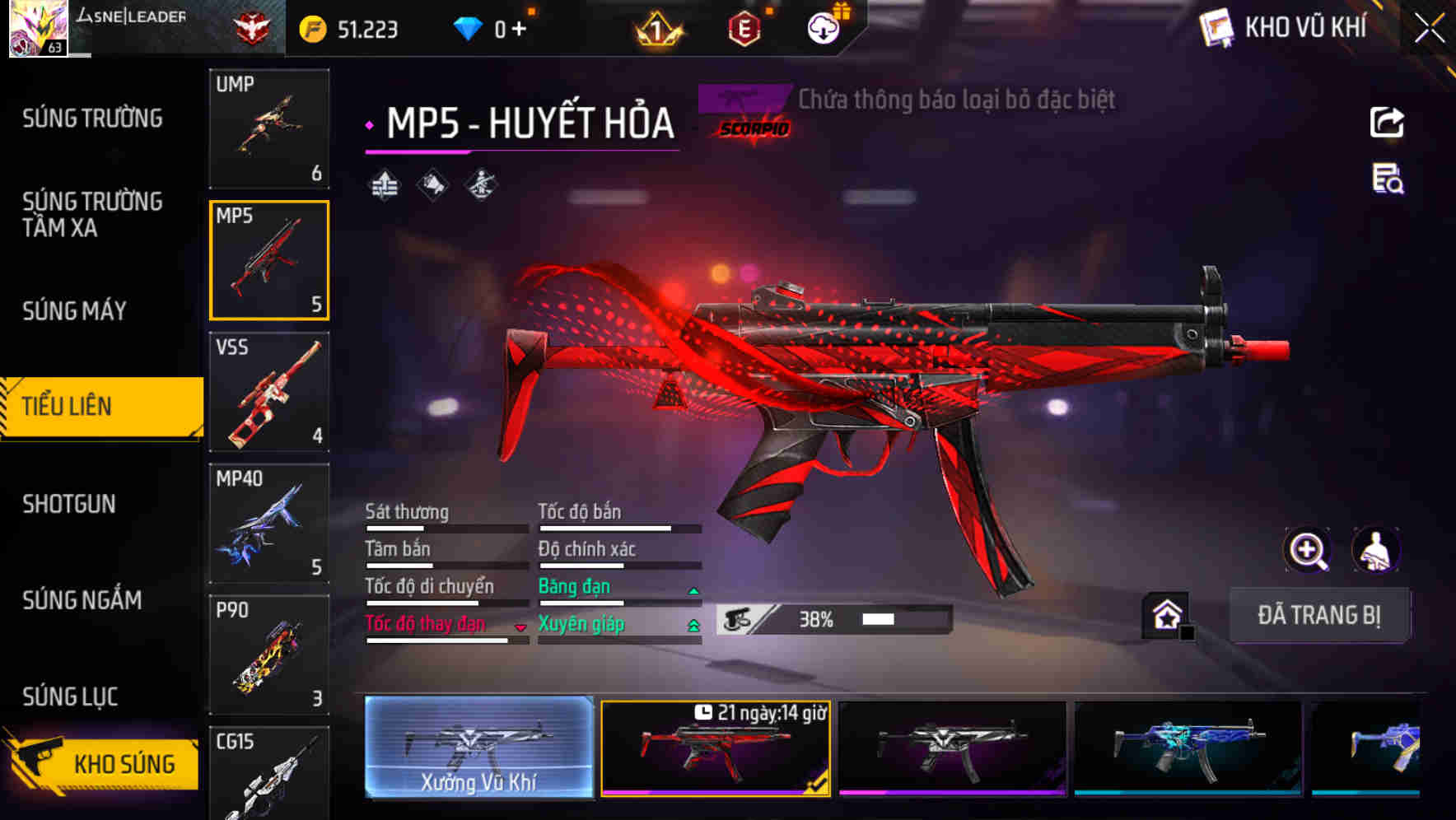The height and width of the screenshot is (820, 1456).
Task: Open KHO SÚNG at bottom left
Action: (103, 762)
